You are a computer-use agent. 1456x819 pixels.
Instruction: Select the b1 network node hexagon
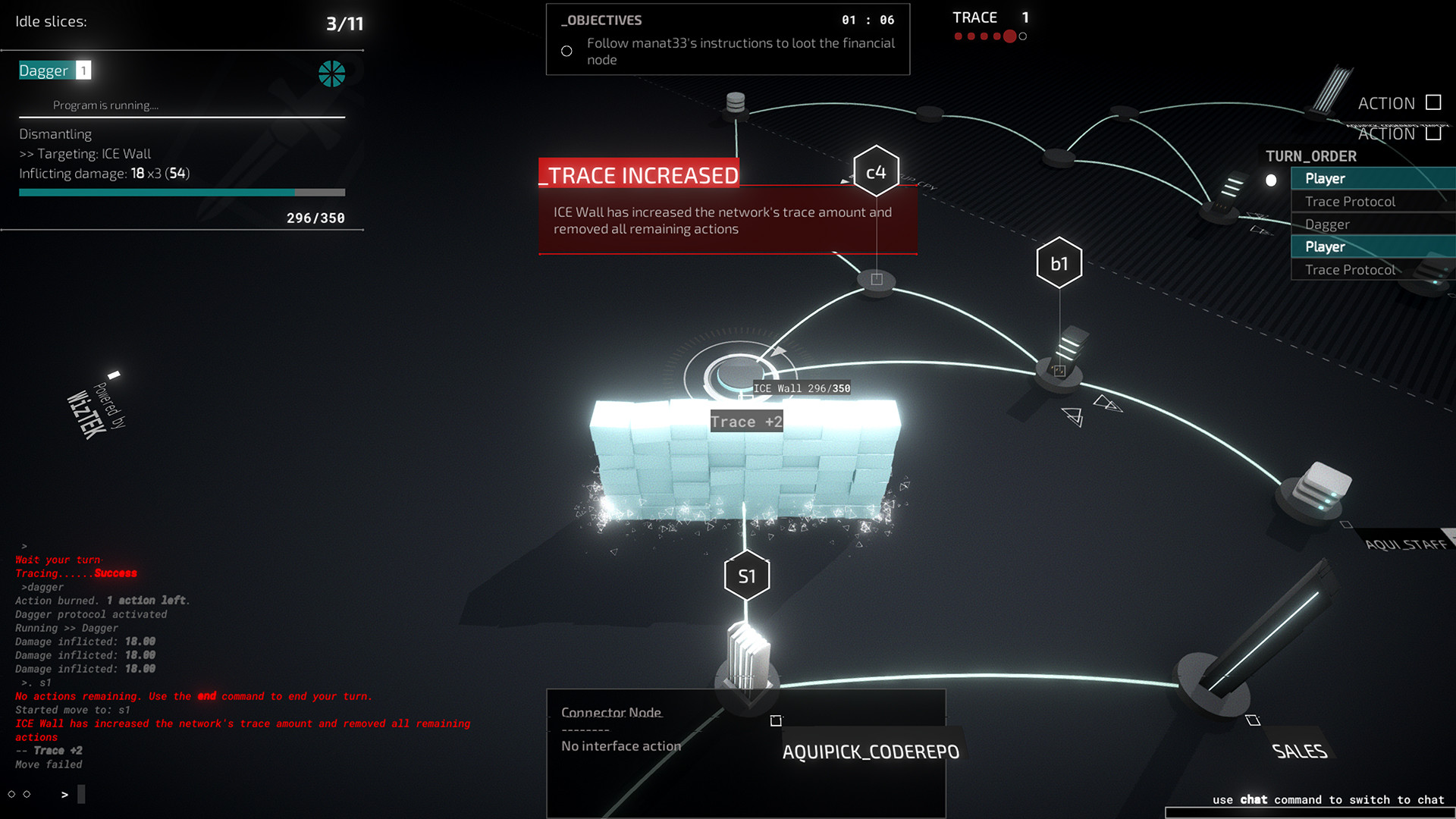tap(1059, 262)
